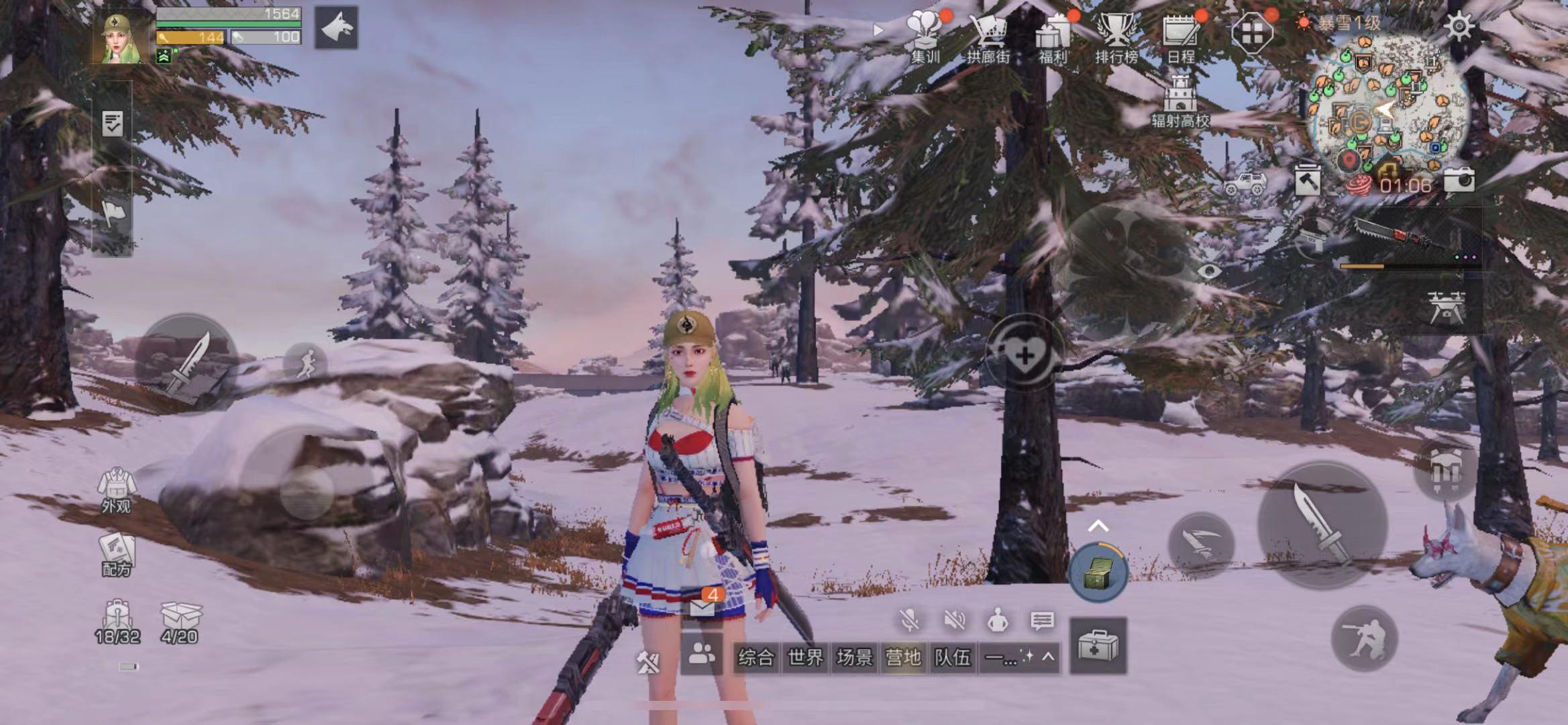Image resolution: width=1568 pixels, height=725 pixels.
Task: Open the 福利 rewards menu
Action: (x=1052, y=37)
